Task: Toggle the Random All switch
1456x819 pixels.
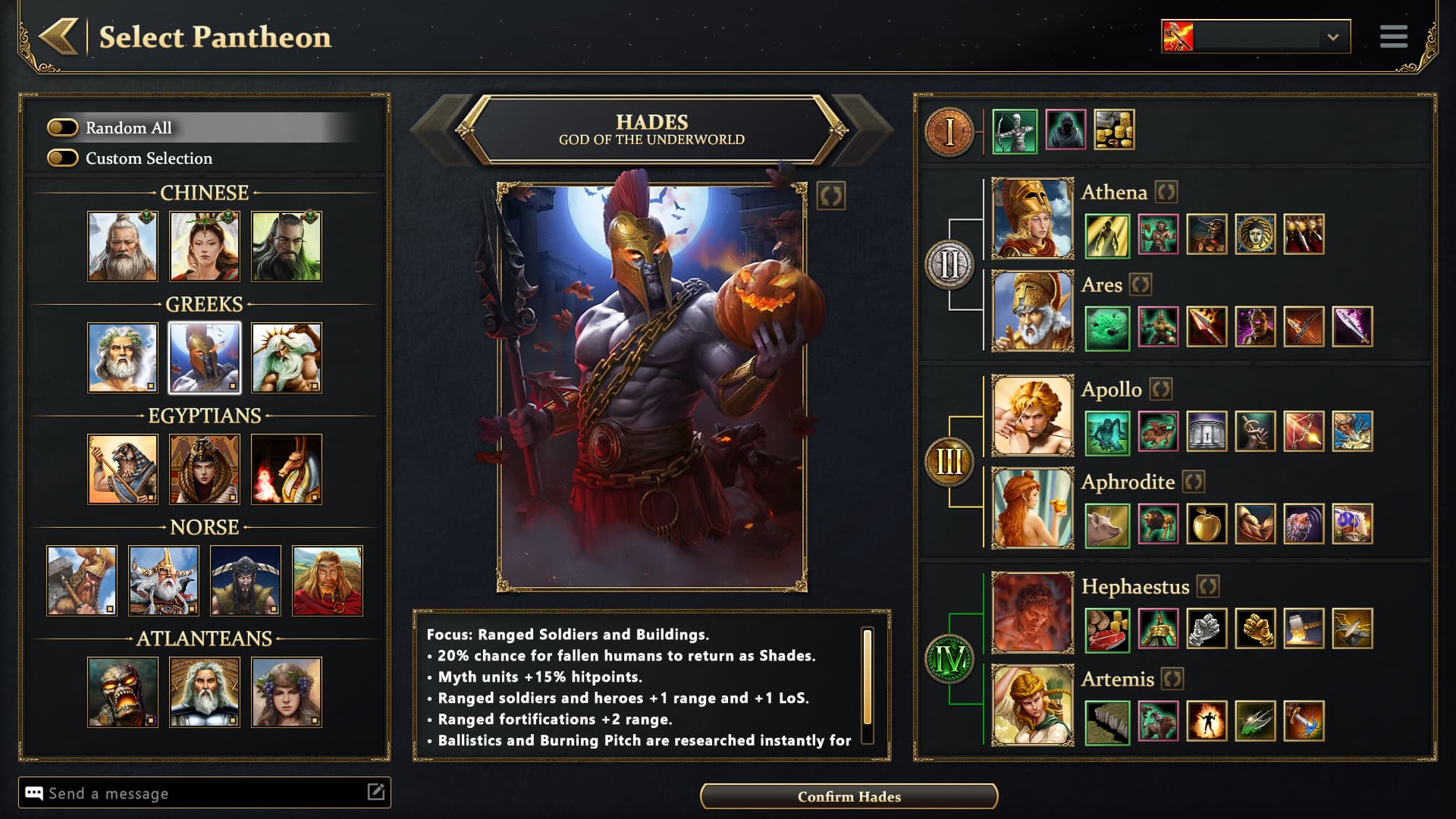Action: point(63,127)
